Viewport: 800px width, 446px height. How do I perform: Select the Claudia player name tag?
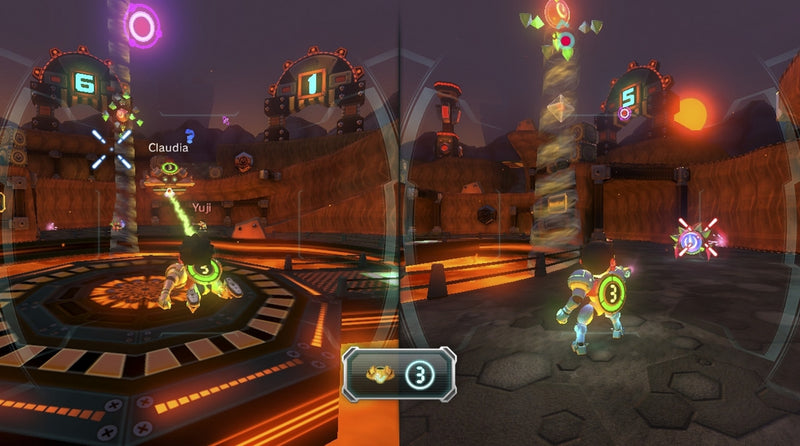pyautogui.click(x=168, y=147)
